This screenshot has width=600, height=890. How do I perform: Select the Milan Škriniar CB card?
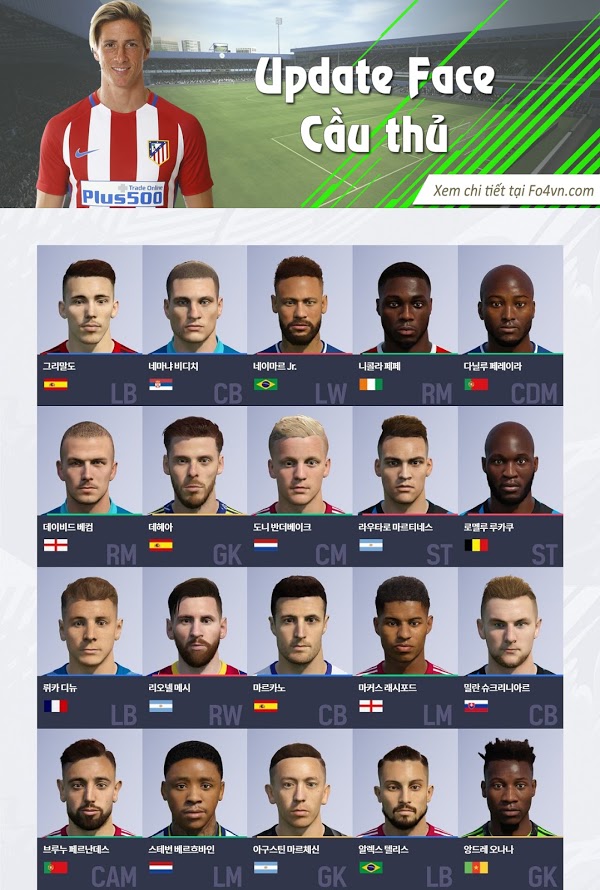pyautogui.click(x=510, y=645)
